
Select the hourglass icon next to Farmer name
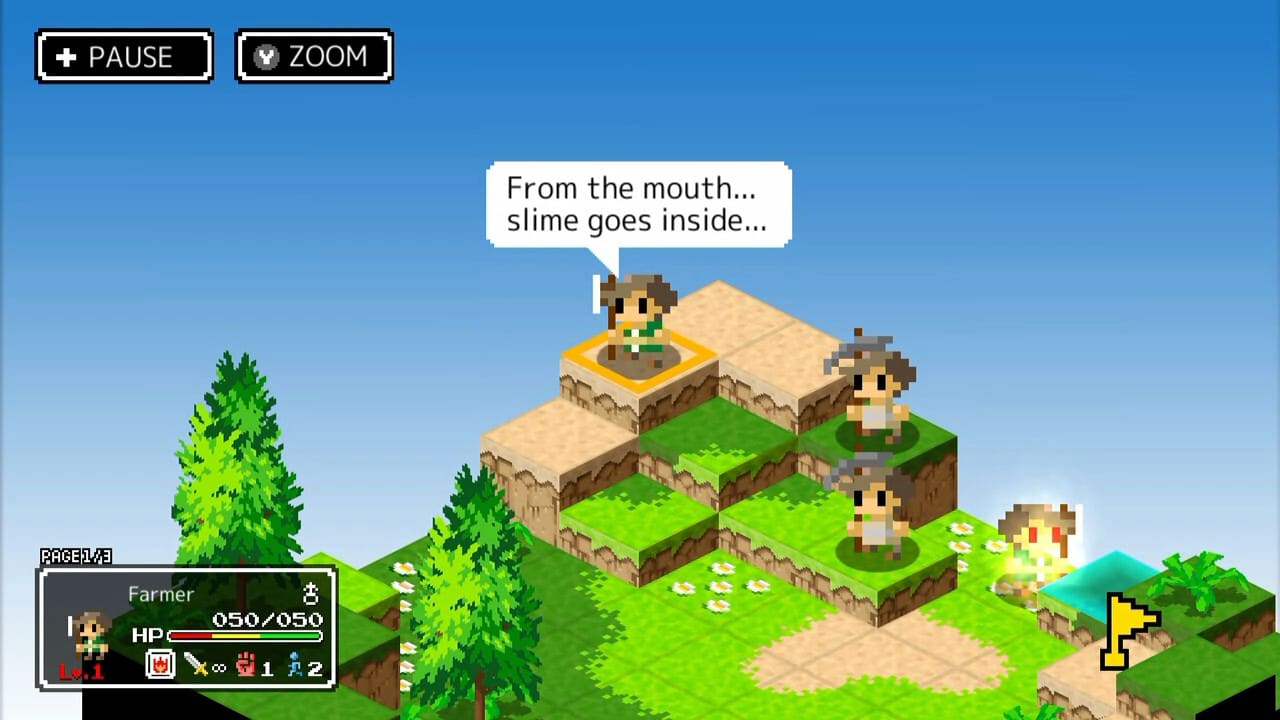click(311, 594)
